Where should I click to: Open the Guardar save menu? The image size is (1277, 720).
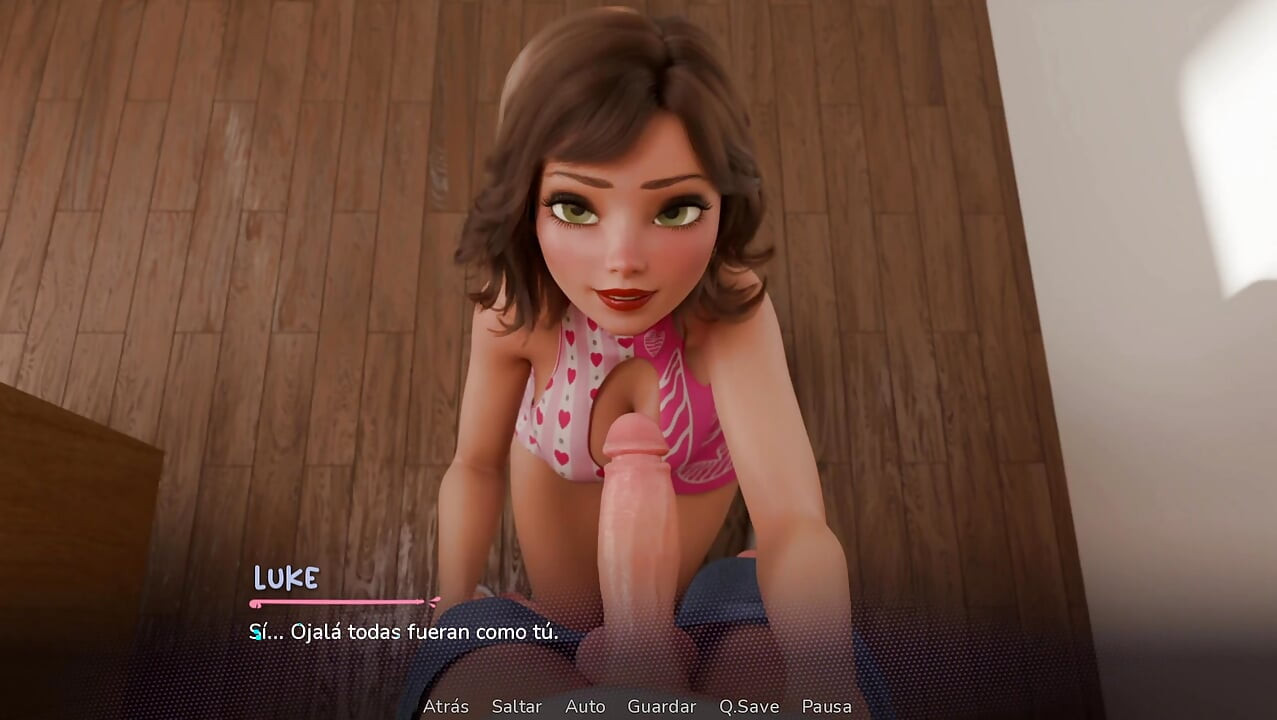pyautogui.click(x=661, y=706)
